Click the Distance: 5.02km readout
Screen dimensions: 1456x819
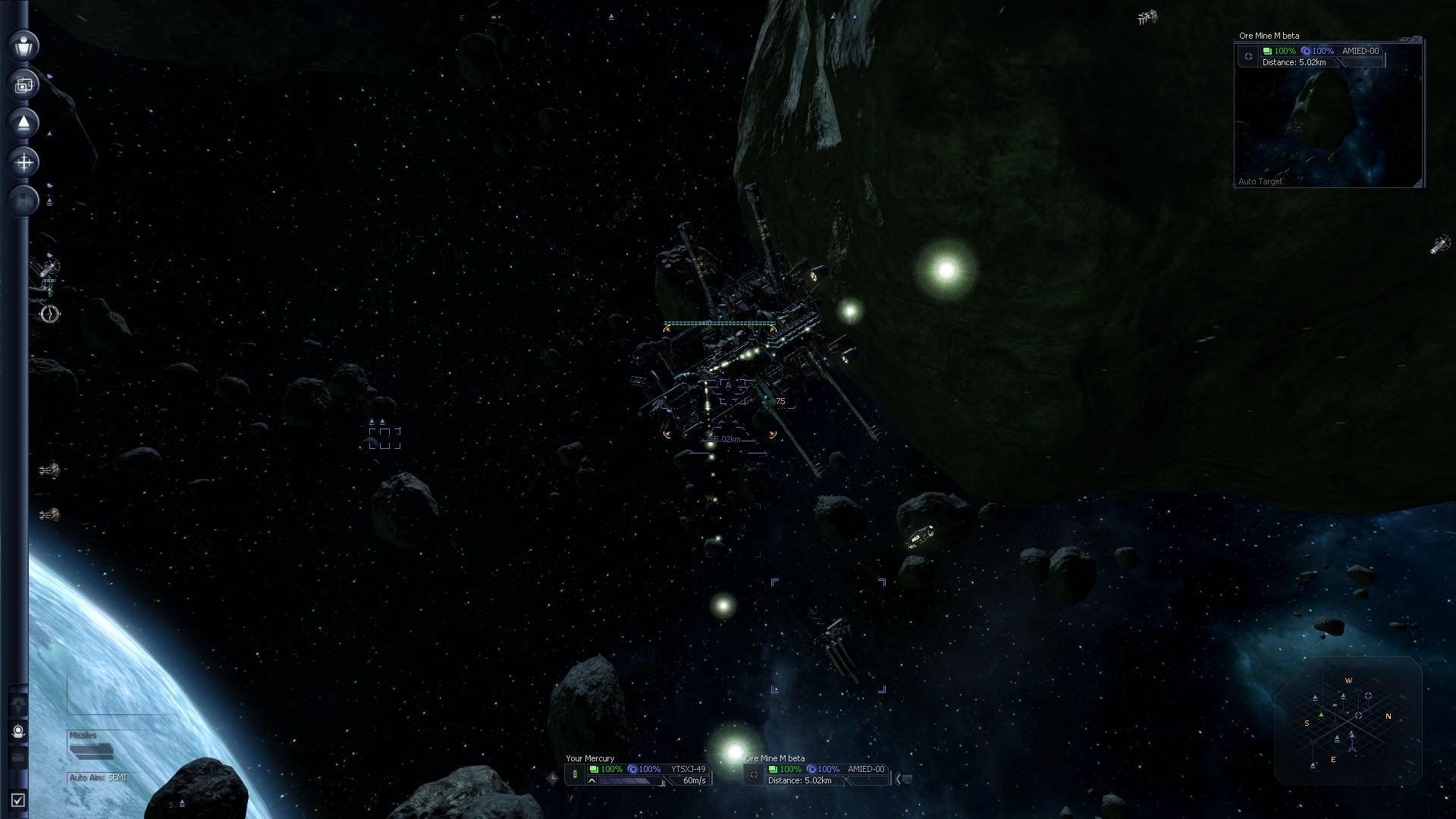[800, 780]
